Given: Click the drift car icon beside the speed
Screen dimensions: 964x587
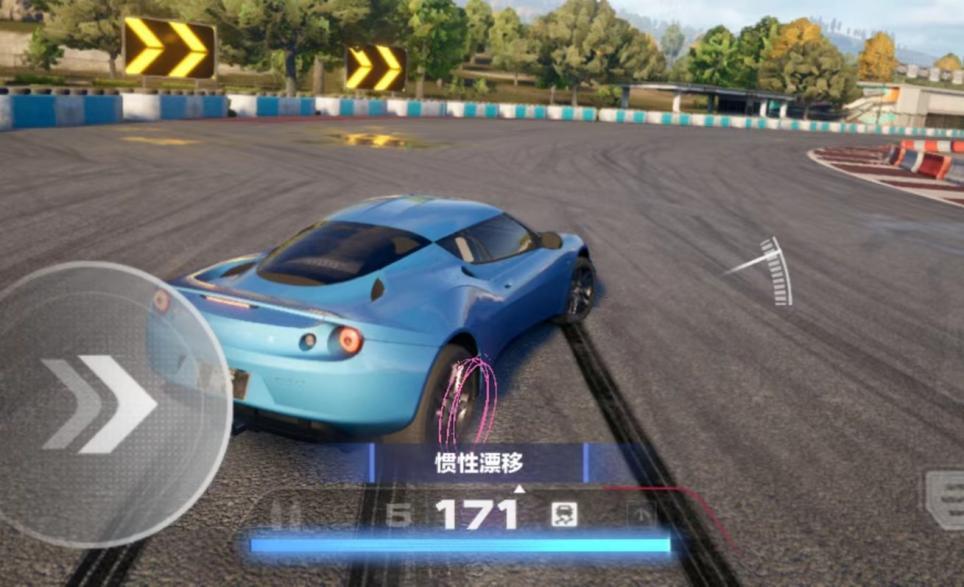Looking at the screenshot, I should (564, 515).
